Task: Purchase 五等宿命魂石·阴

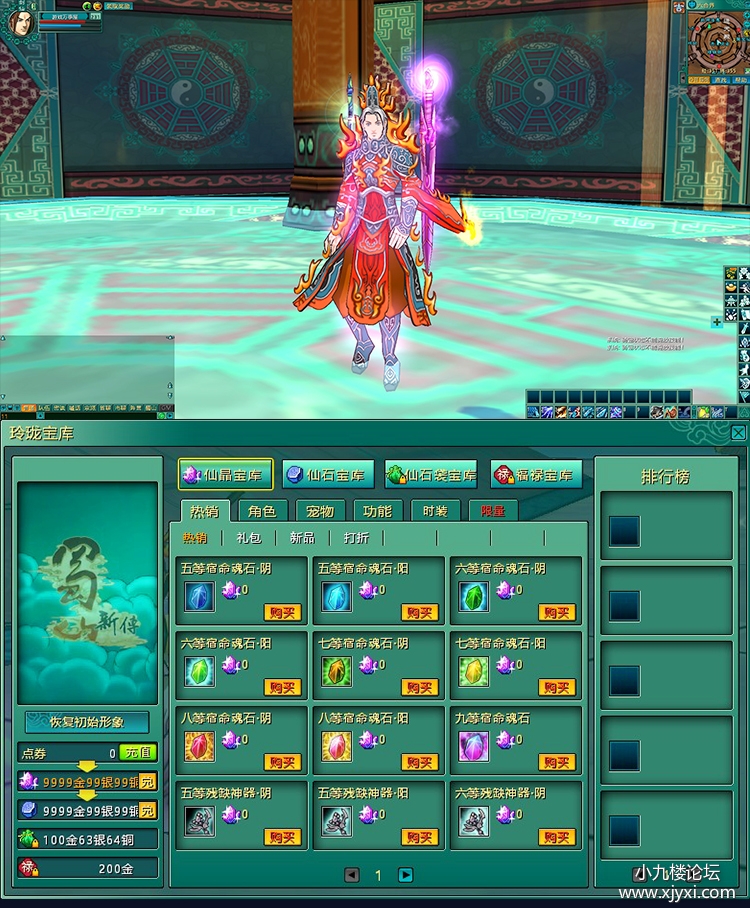Action: point(283,612)
